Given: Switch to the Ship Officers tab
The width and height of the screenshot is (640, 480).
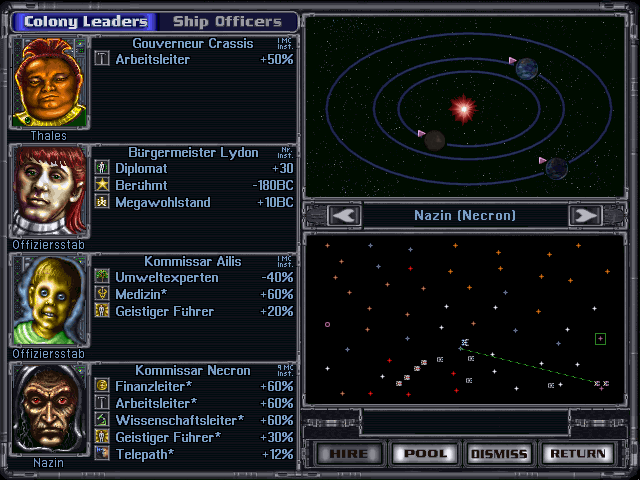Looking at the screenshot, I should point(227,21).
